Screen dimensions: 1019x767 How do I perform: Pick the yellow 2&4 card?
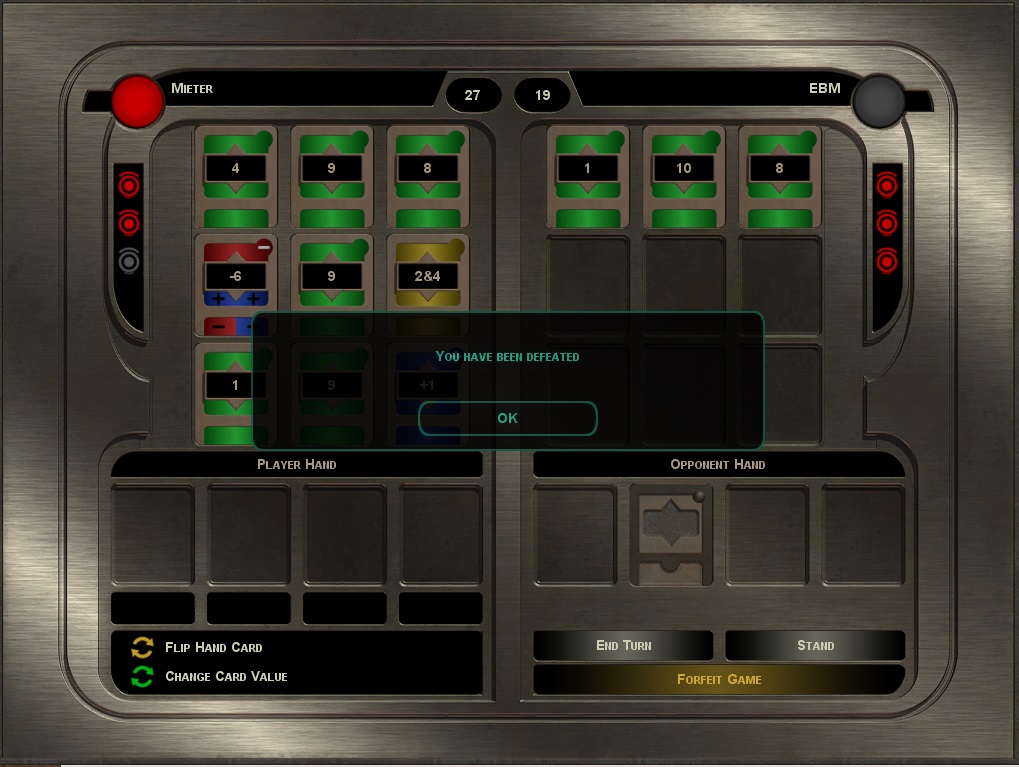[x=428, y=275]
